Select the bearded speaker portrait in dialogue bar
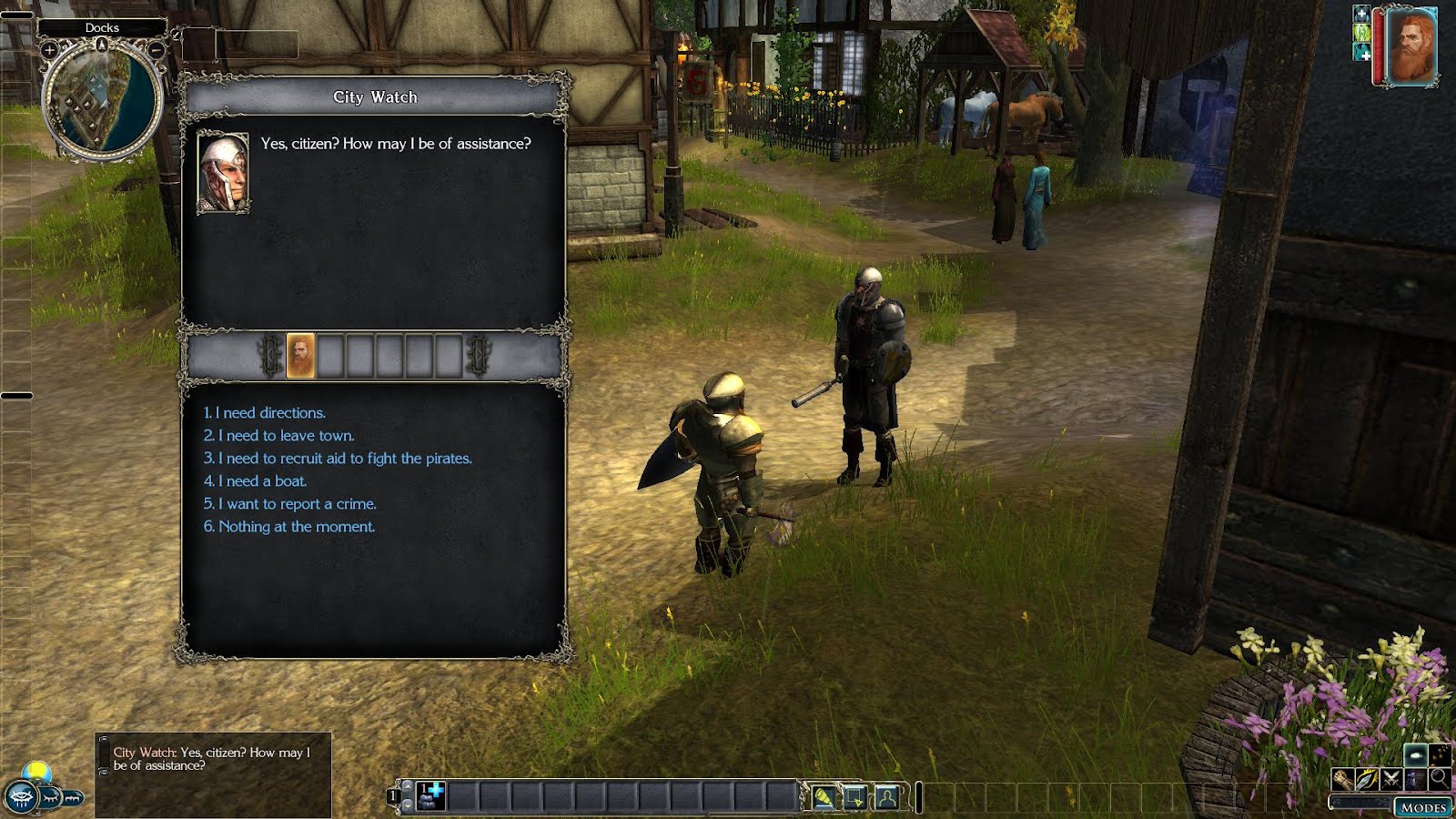 [301, 355]
